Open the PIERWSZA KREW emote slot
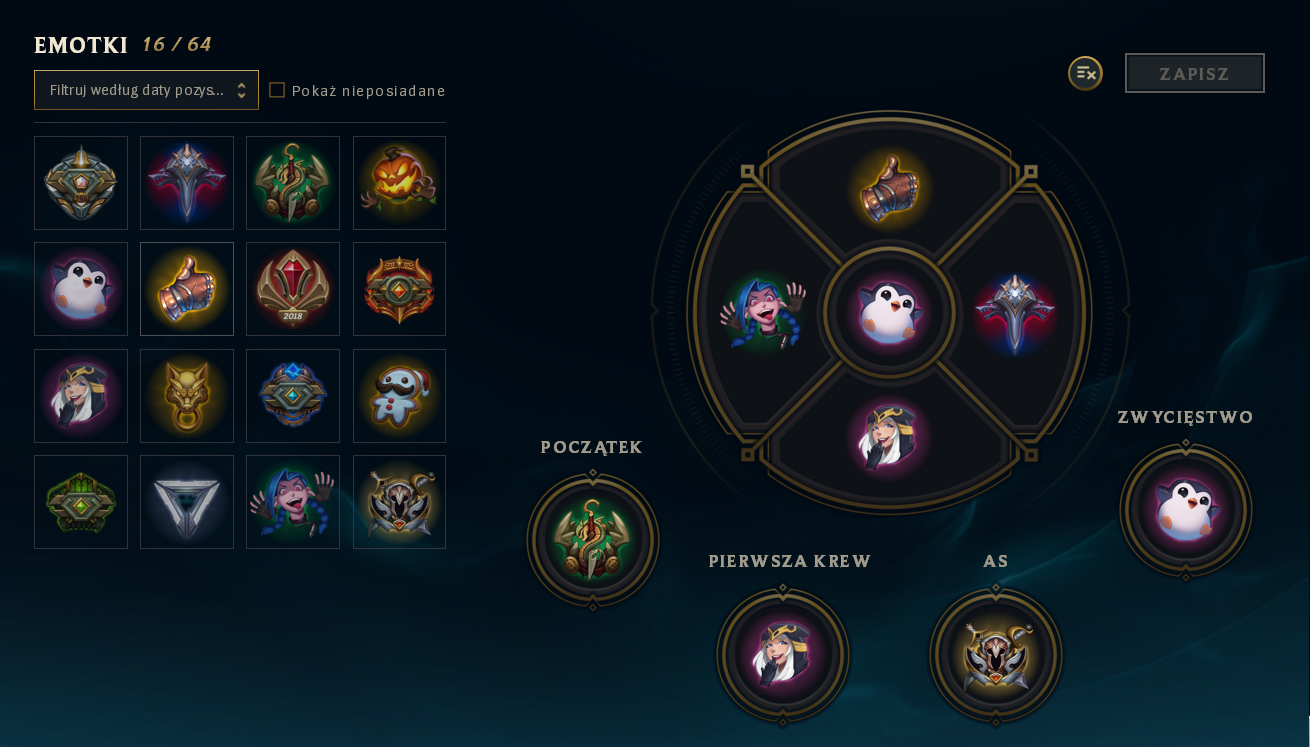This screenshot has width=1310, height=747. coord(783,654)
